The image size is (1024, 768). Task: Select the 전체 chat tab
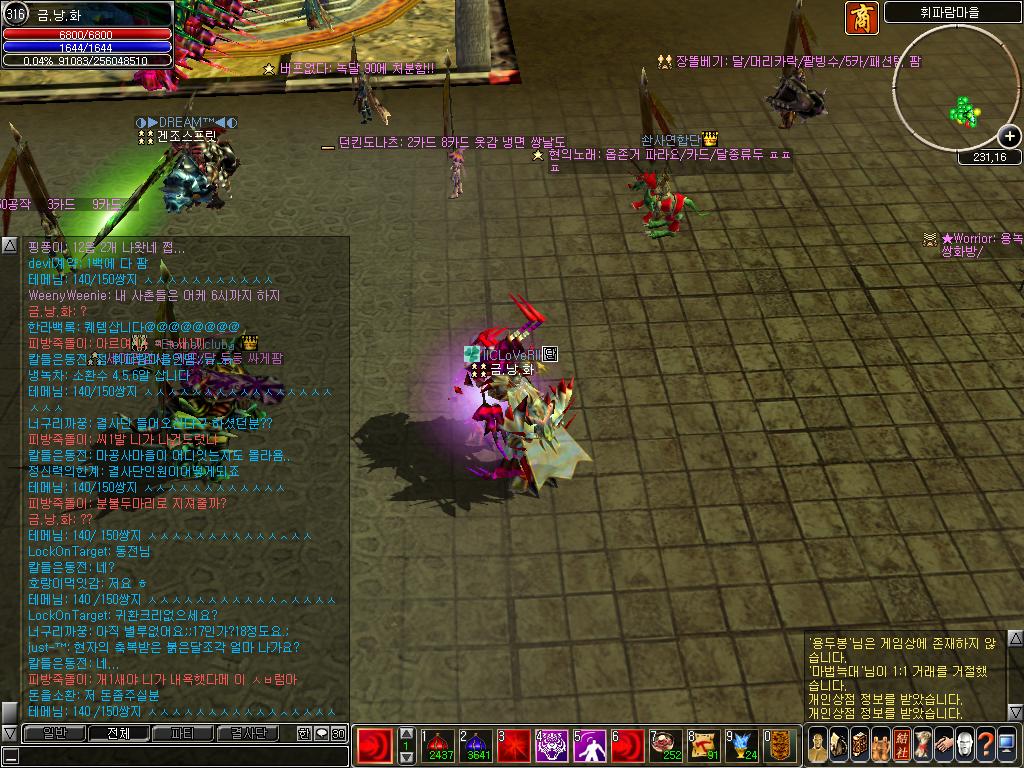(117, 733)
